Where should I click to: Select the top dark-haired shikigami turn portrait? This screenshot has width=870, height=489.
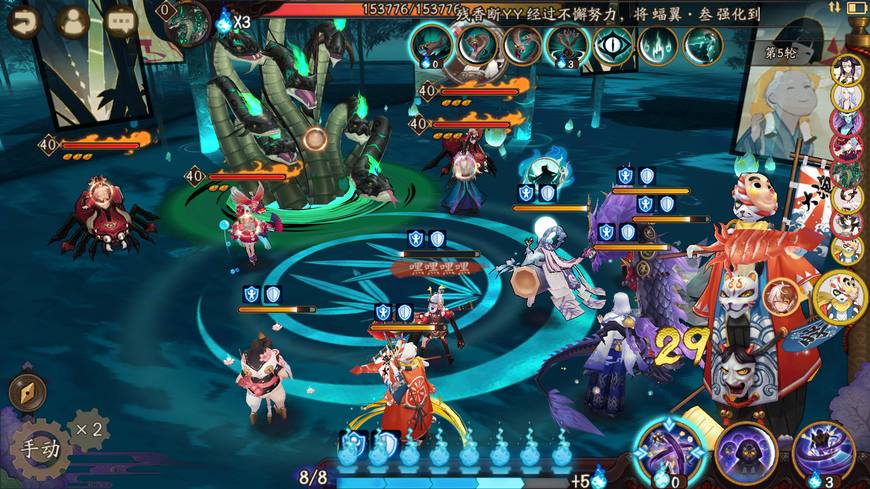(x=847, y=69)
